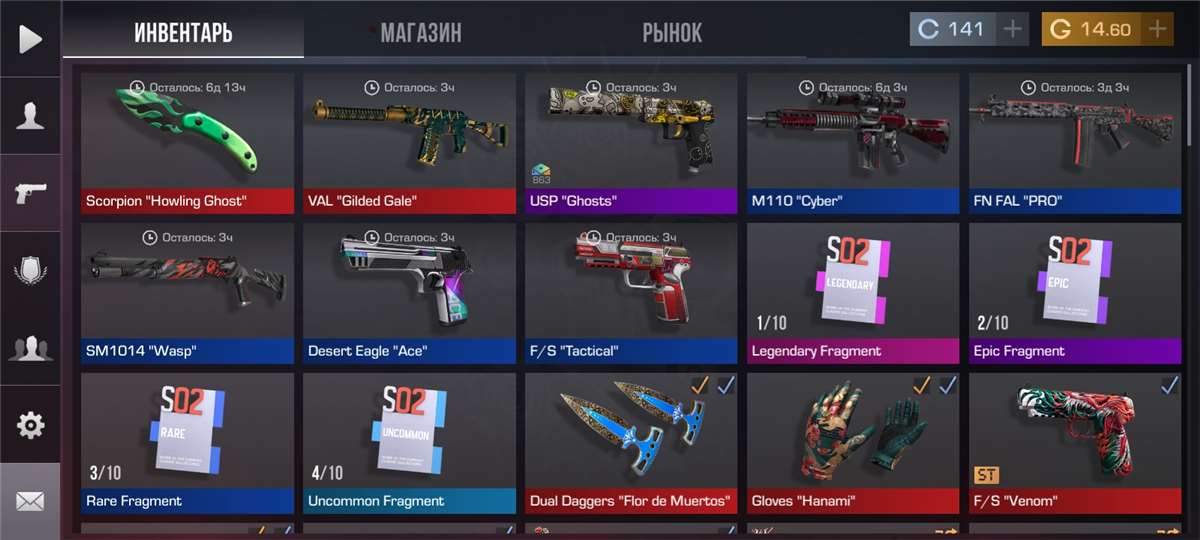Open the friends group sidebar icon

coord(30,348)
